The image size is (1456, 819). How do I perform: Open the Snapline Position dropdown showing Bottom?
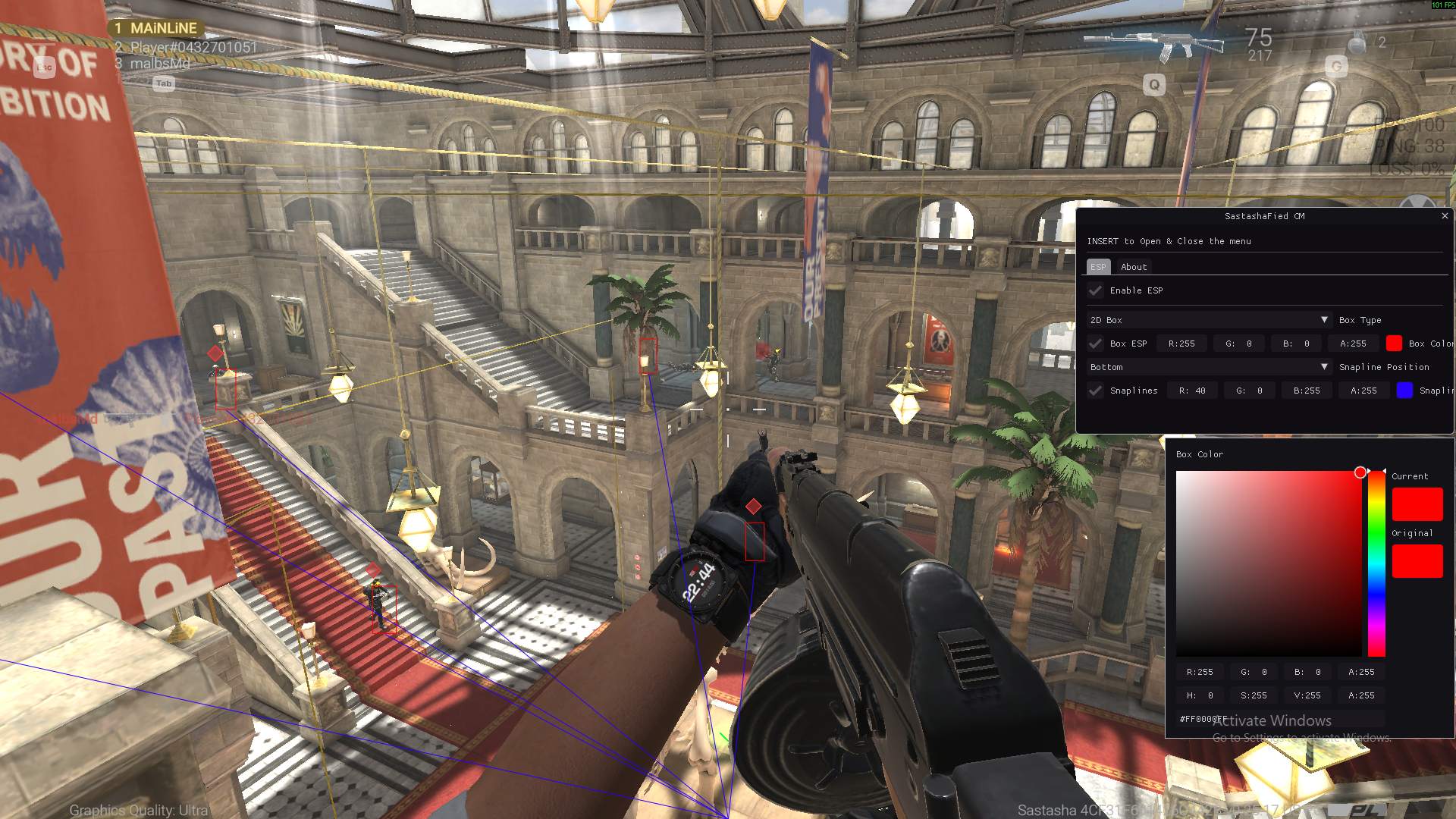1208,367
